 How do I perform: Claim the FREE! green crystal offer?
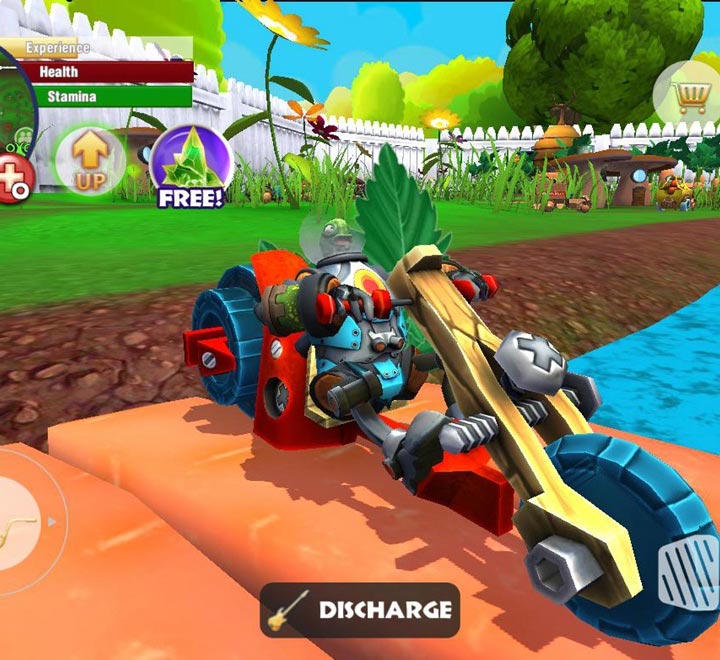coord(191,164)
